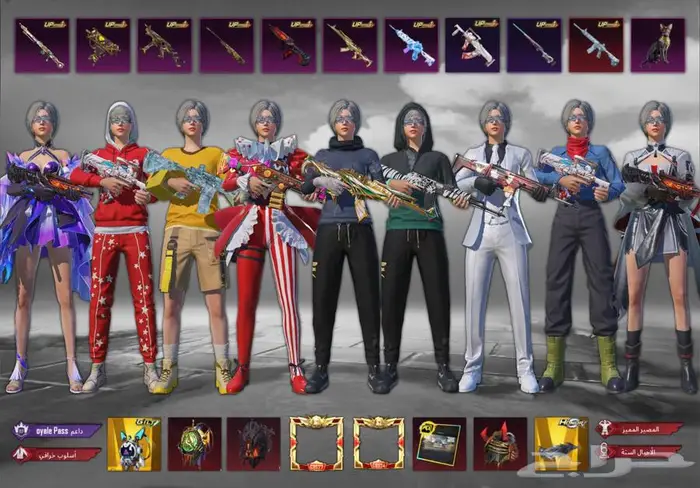
Task: Select the white rifle on red background
Action: click(596, 45)
